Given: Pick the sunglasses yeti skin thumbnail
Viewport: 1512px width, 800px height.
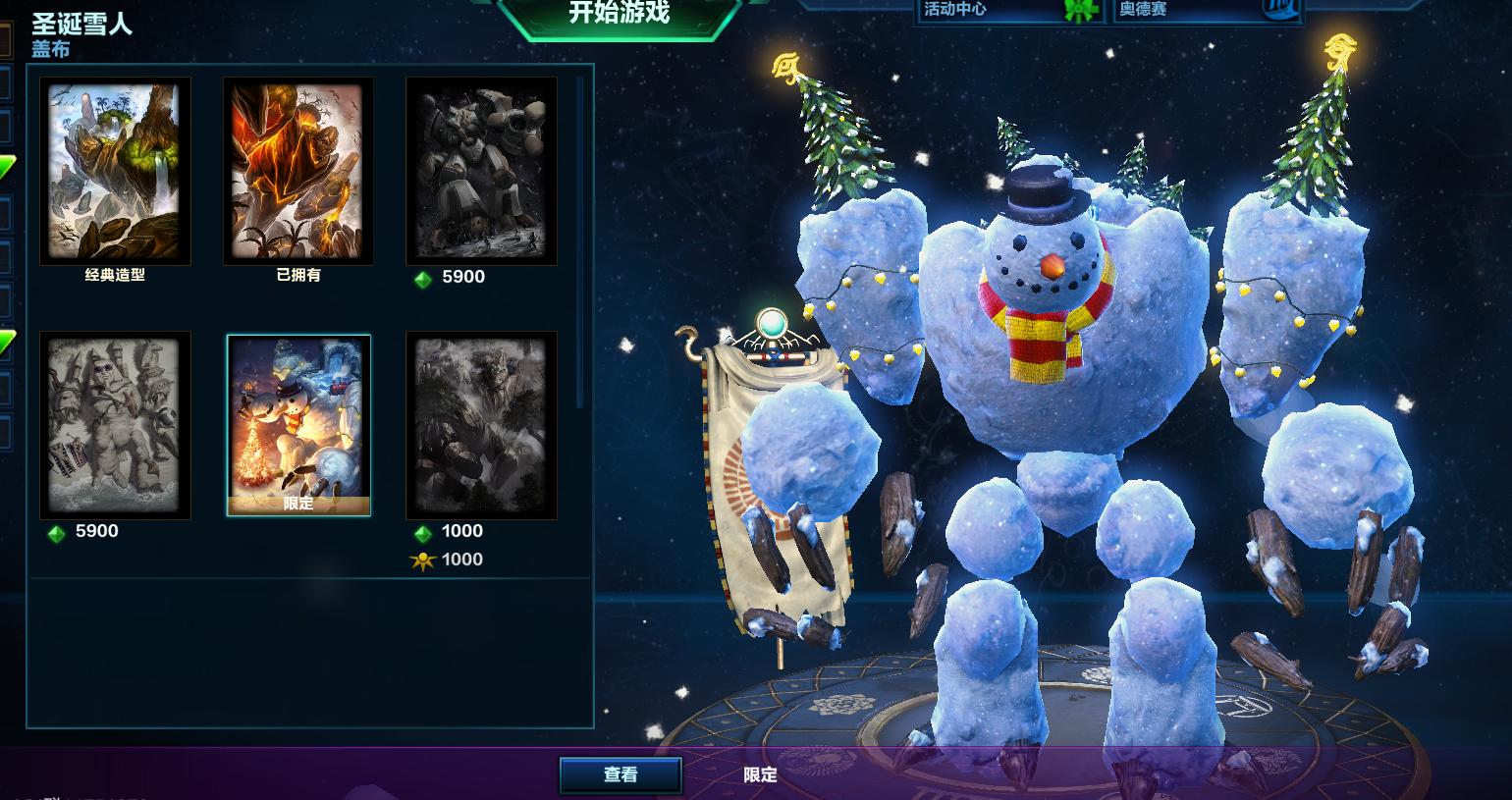Looking at the screenshot, I should pyautogui.click(x=115, y=425).
